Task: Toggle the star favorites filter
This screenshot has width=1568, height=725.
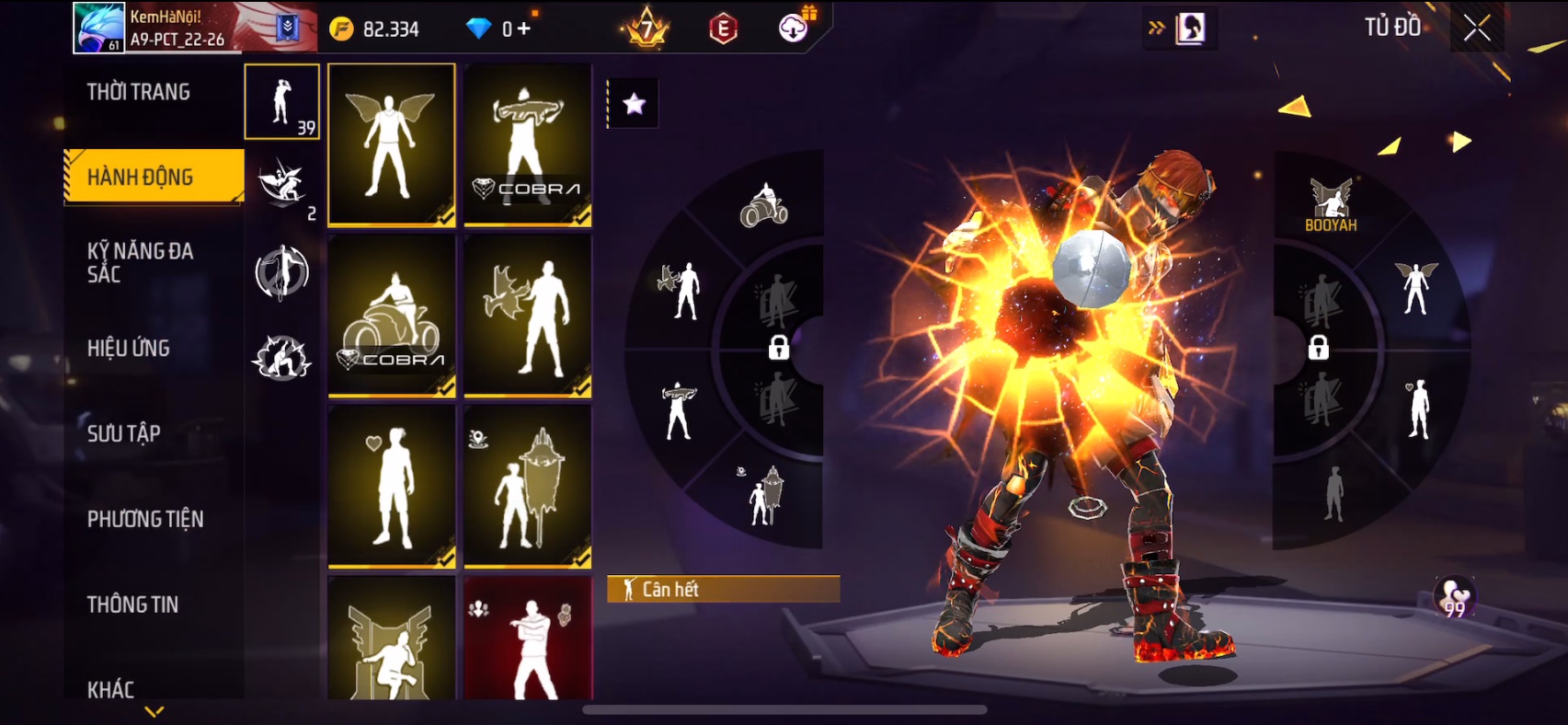Action: [x=634, y=104]
